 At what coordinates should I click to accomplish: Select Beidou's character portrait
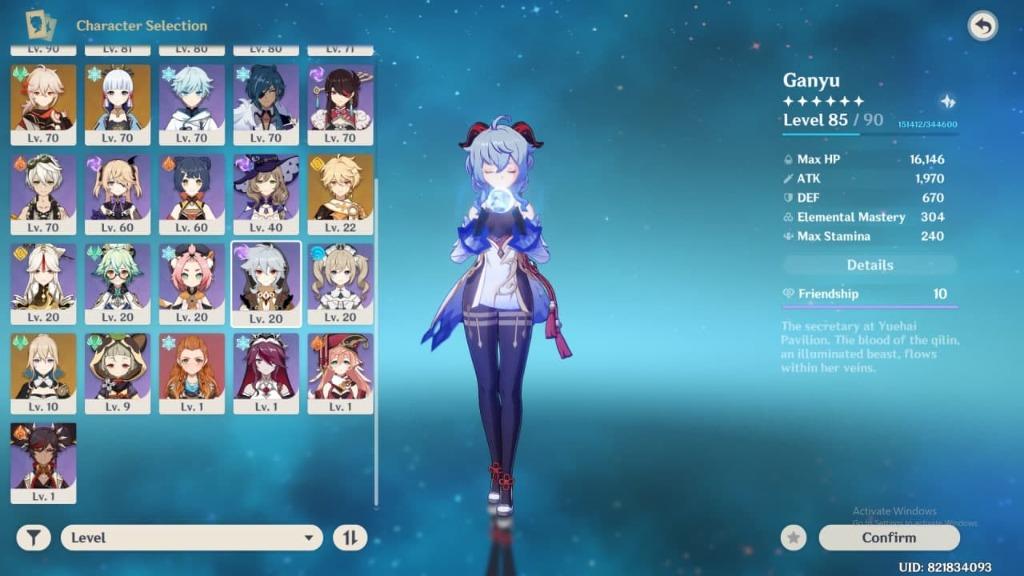[x=340, y=100]
